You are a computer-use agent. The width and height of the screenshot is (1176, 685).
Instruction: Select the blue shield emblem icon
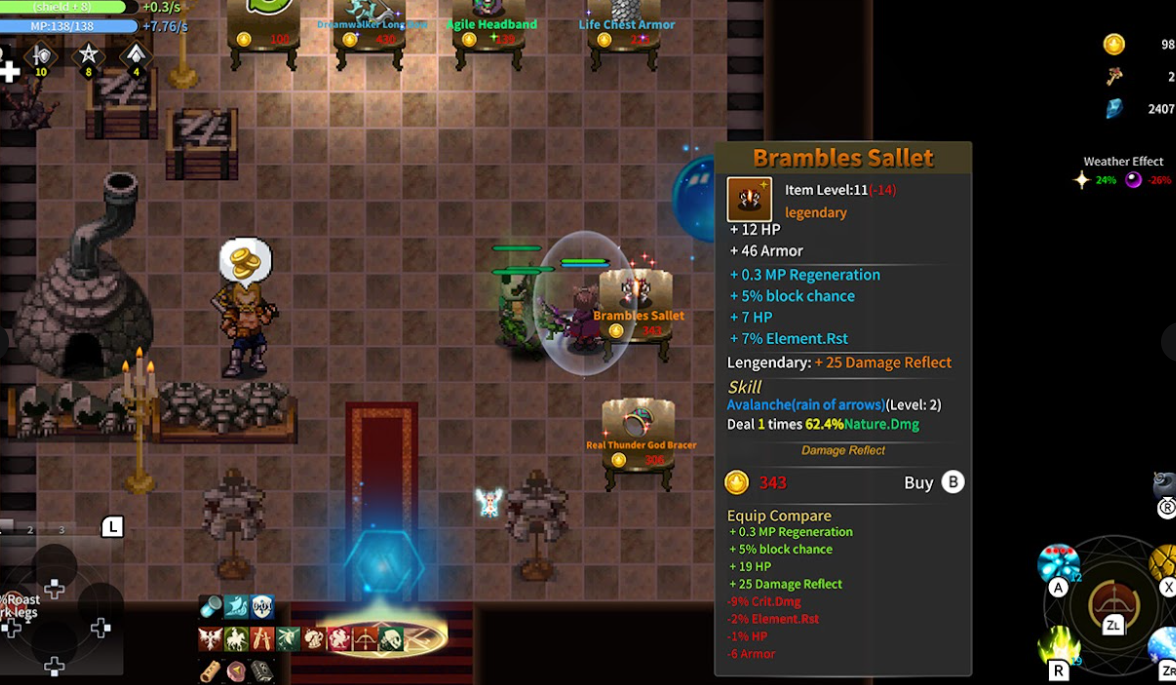point(262,606)
